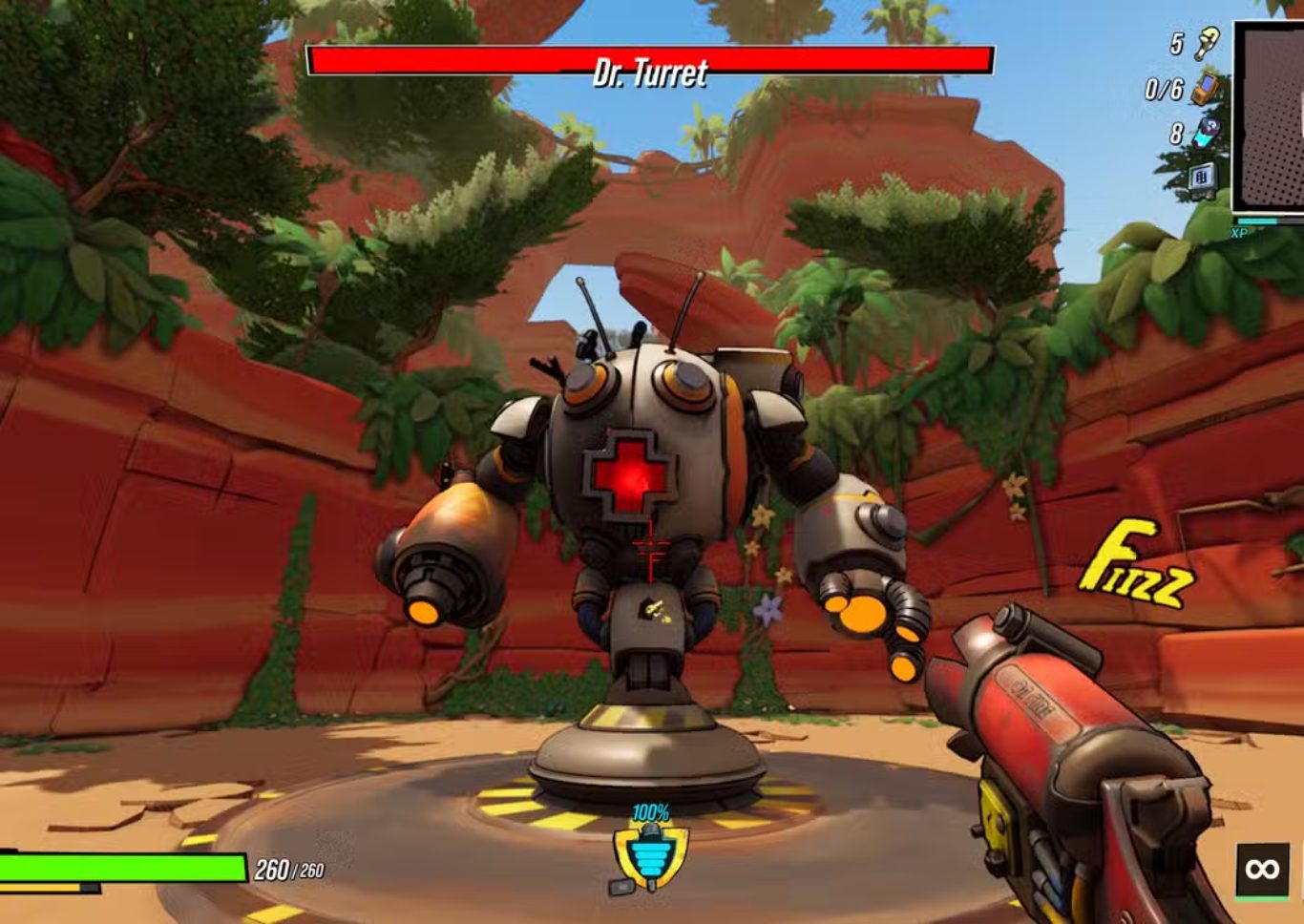Open the grid monitor icon below the counters
The width and height of the screenshot is (1304, 924).
click(1202, 178)
